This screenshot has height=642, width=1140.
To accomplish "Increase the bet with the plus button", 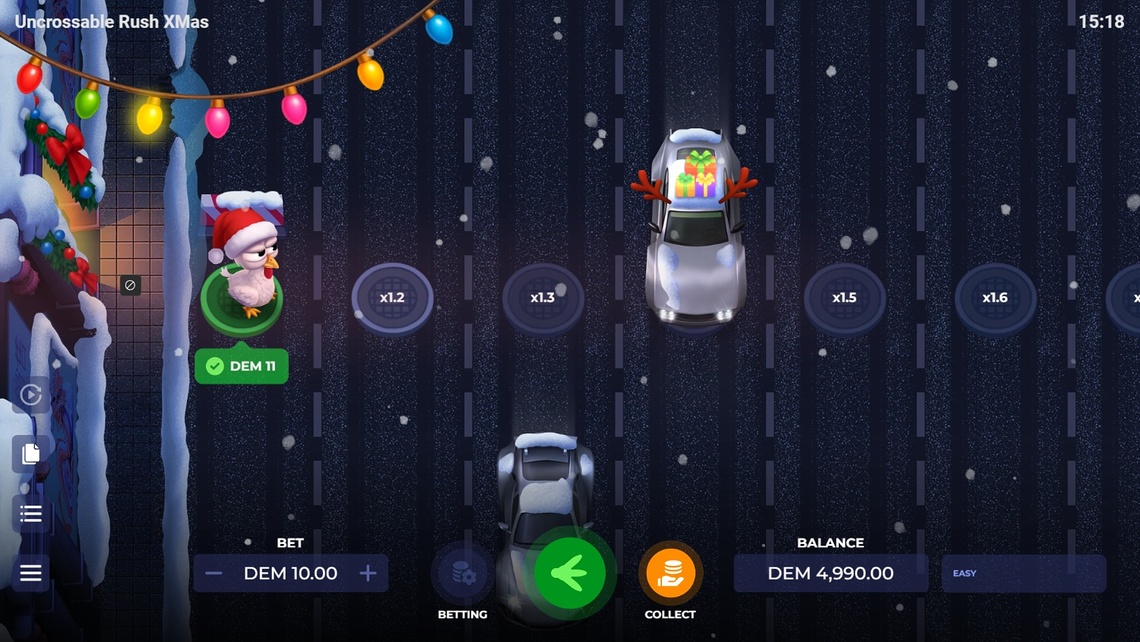I will (368, 574).
